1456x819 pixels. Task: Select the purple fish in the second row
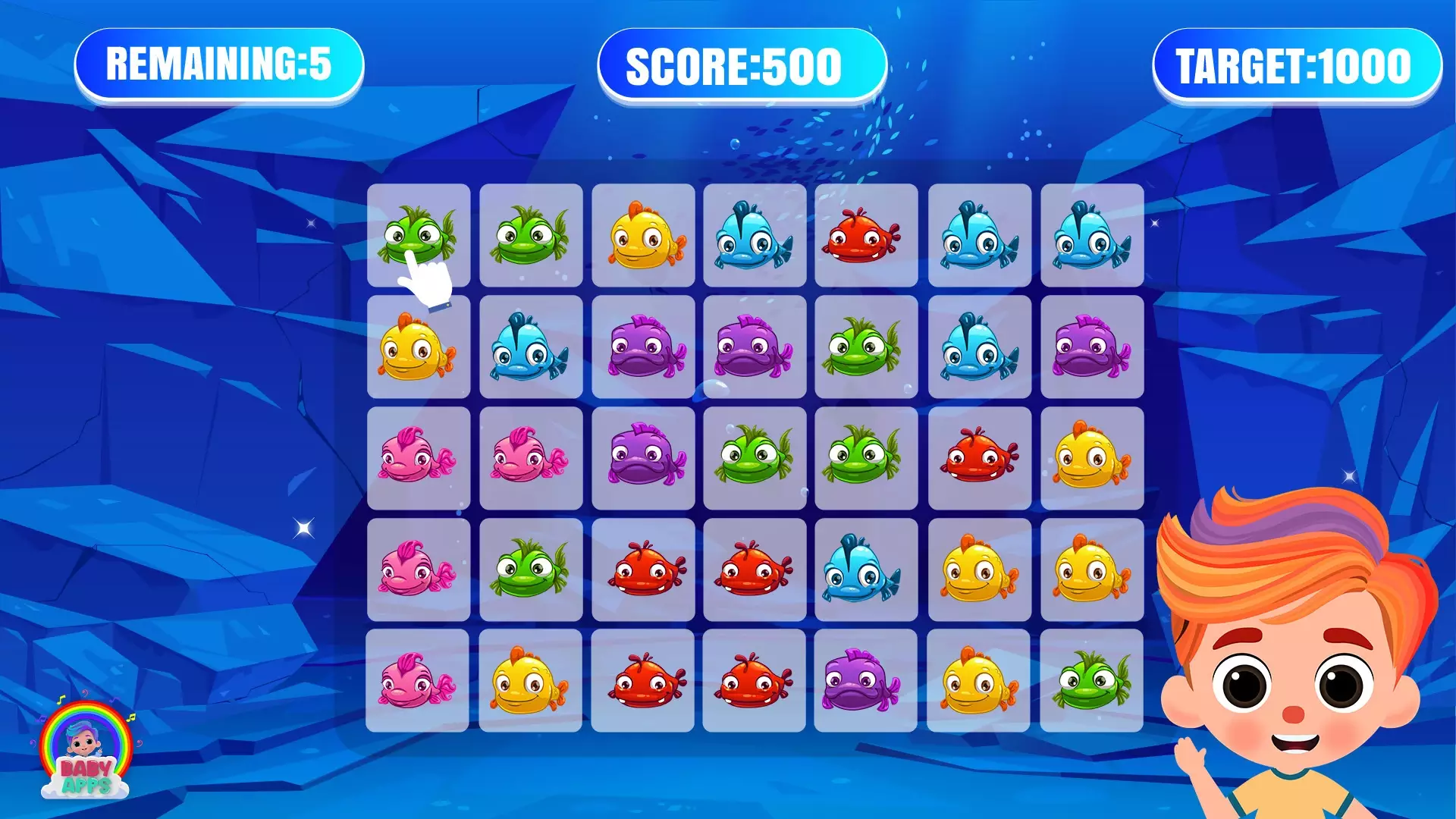[643, 349]
